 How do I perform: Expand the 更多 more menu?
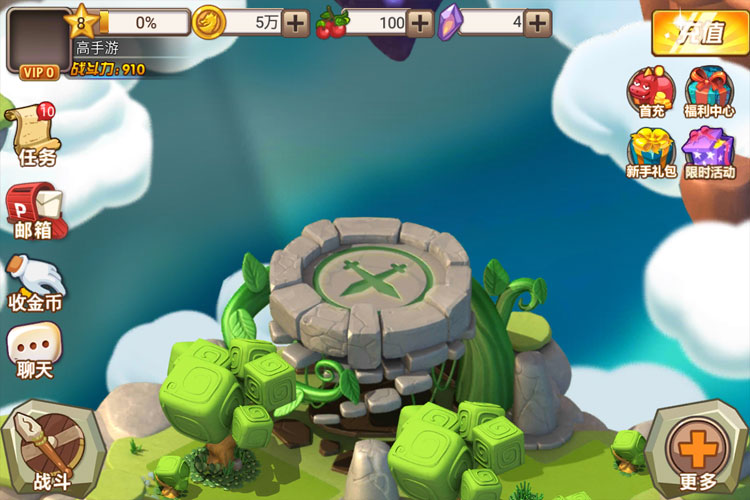click(698, 450)
